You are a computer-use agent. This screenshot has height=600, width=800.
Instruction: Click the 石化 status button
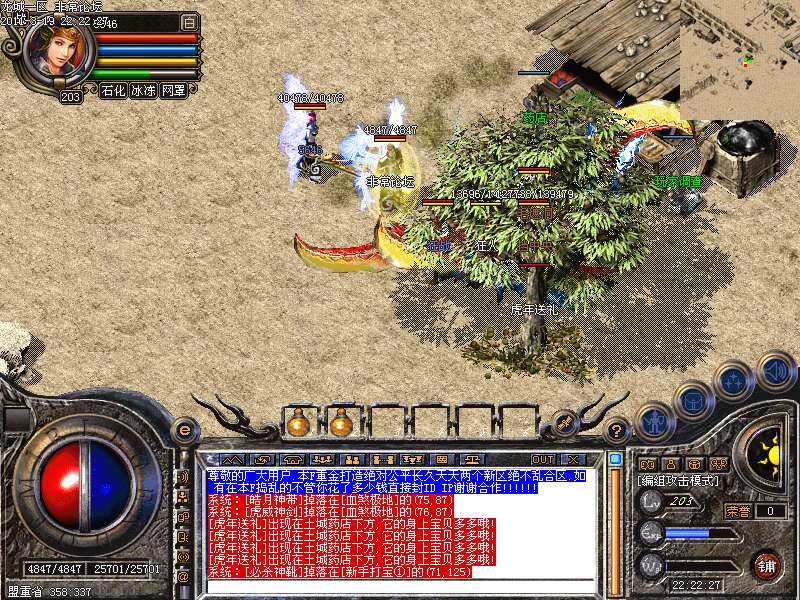[113, 90]
